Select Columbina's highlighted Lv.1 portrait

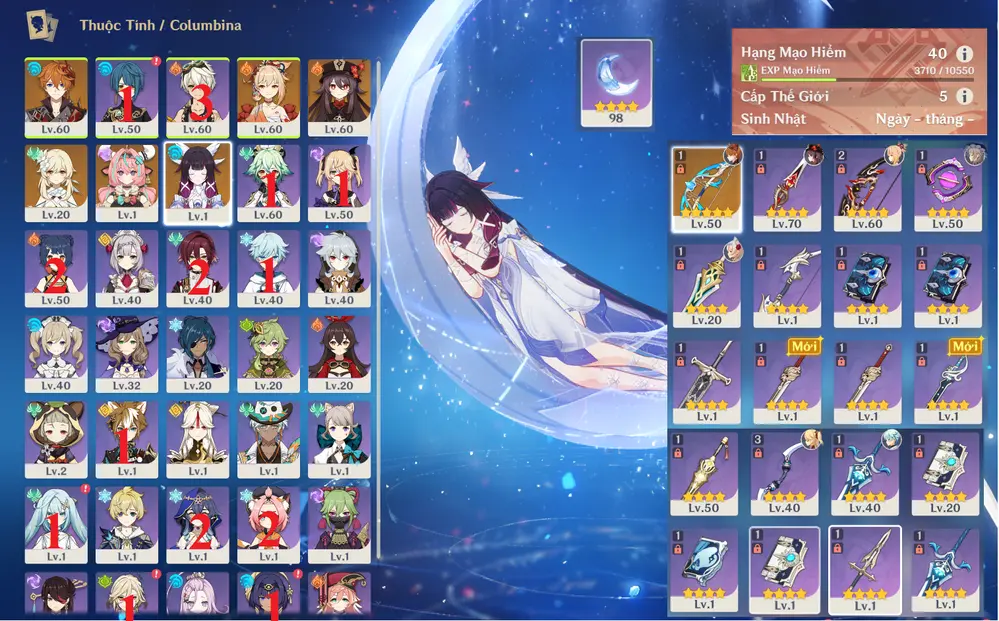coord(197,182)
